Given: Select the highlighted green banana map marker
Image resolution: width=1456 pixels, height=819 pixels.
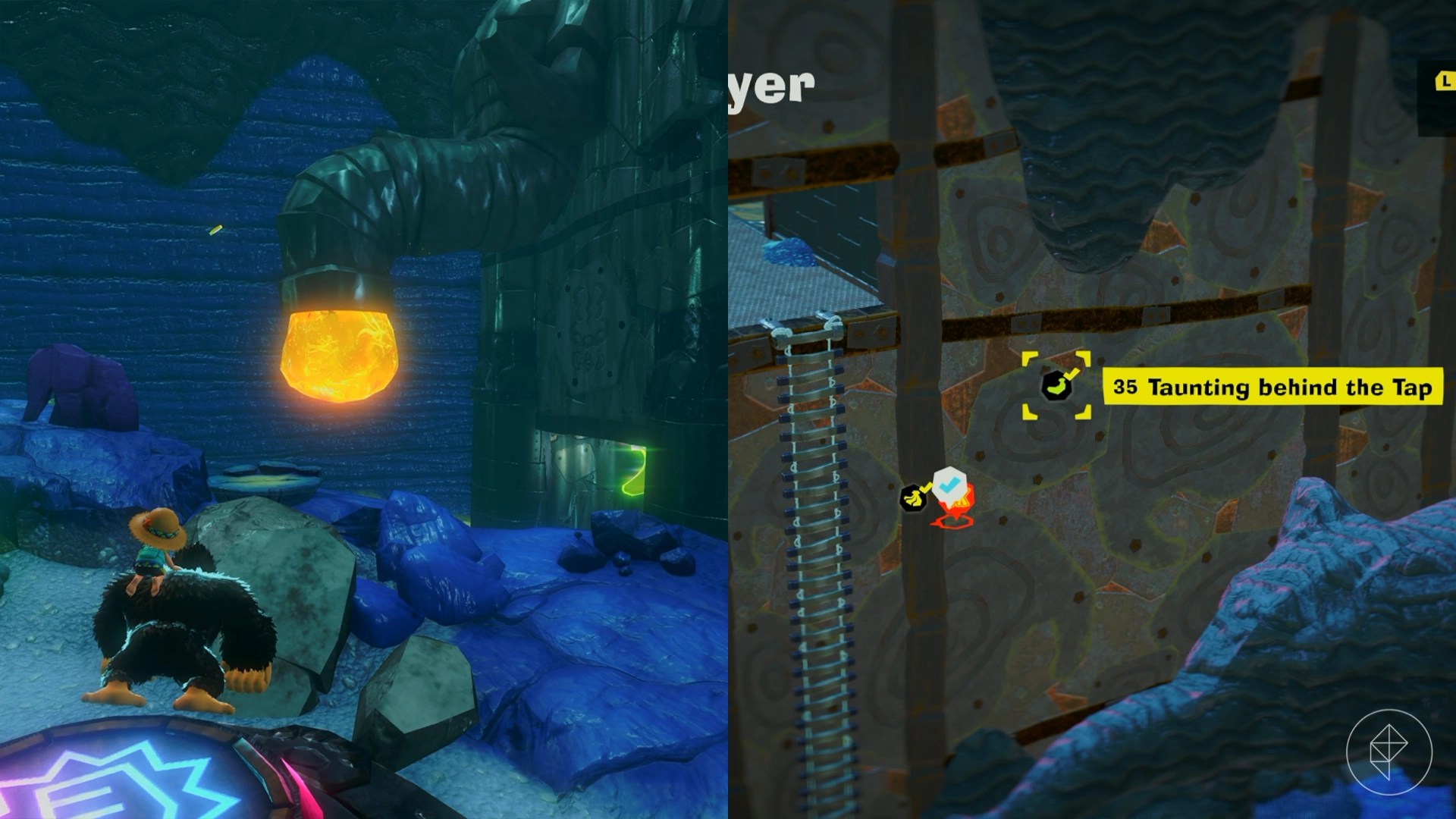Looking at the screenshot, I should pyautogui.click(x=1056, y=386).
